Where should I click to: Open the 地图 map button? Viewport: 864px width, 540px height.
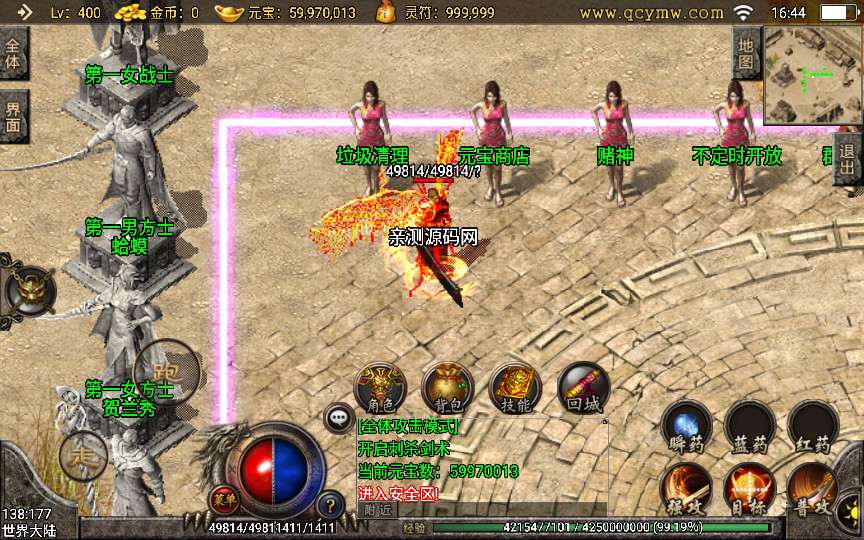click(x=746, y=53)
